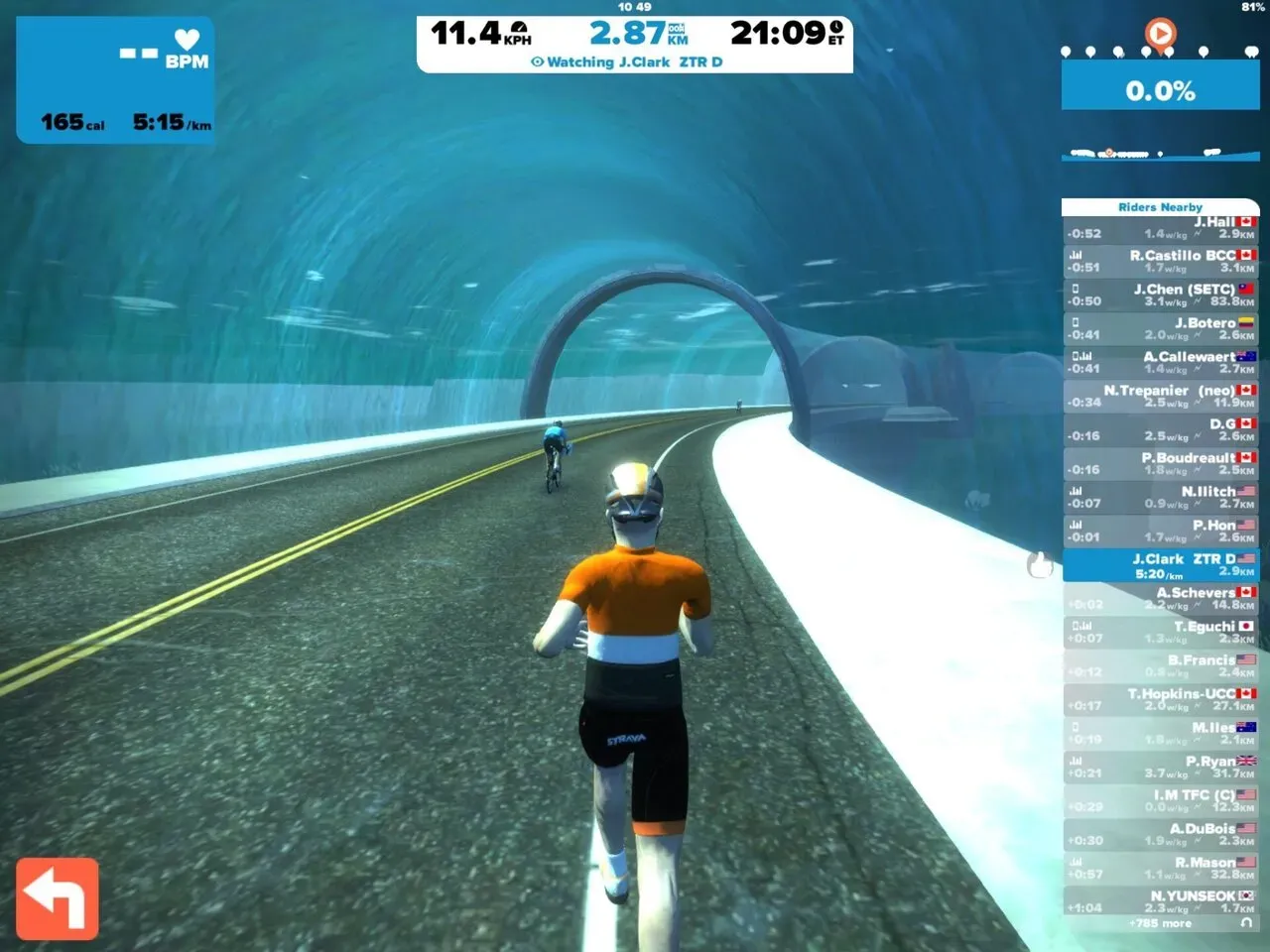Screen dimensions: 1270x952
Task: Click the smartphone icon on J.Chen's row
Action: click(x=1077, y=288)
